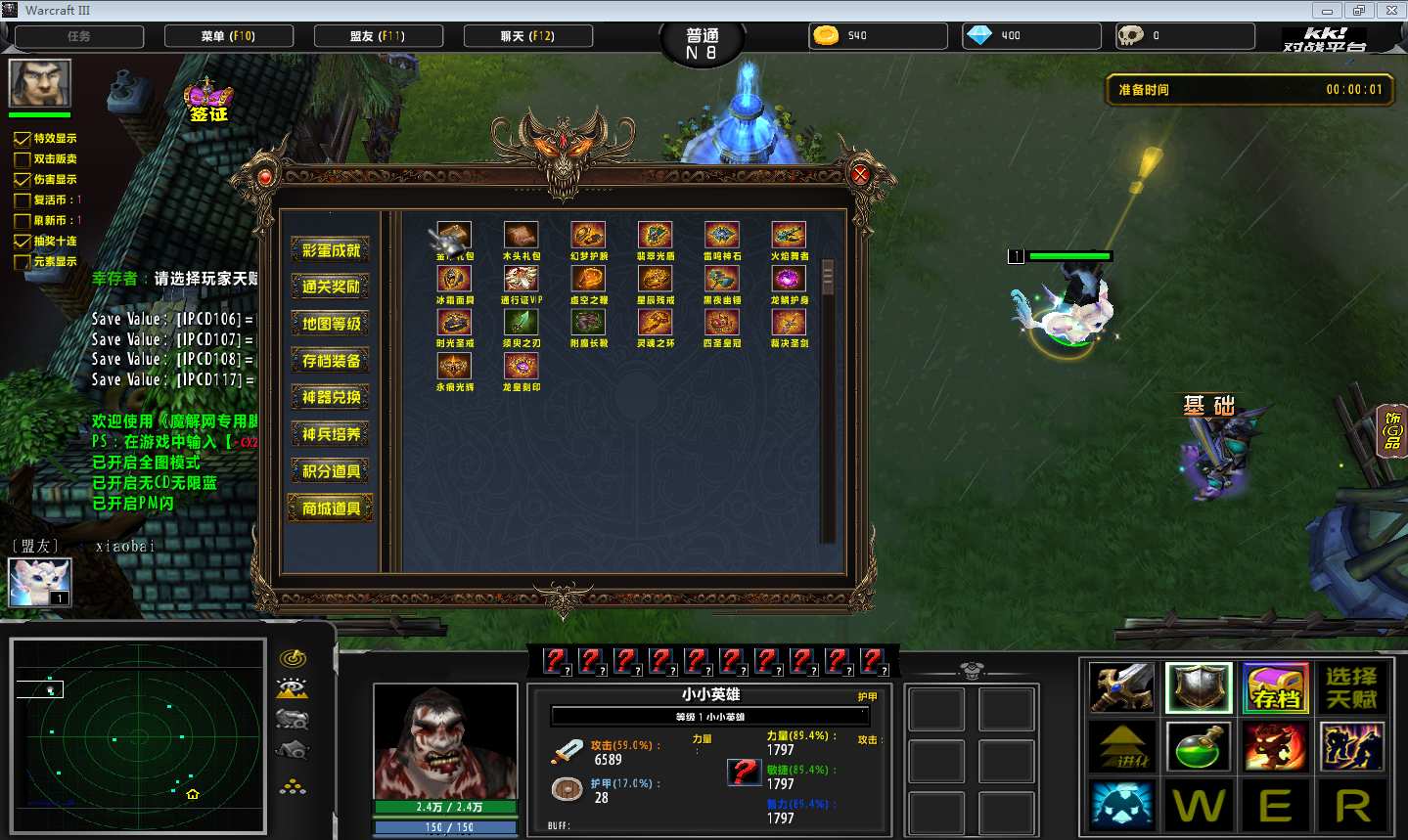
Task: Minimize the Warcraft III window
Action: tap(1327, 11)
